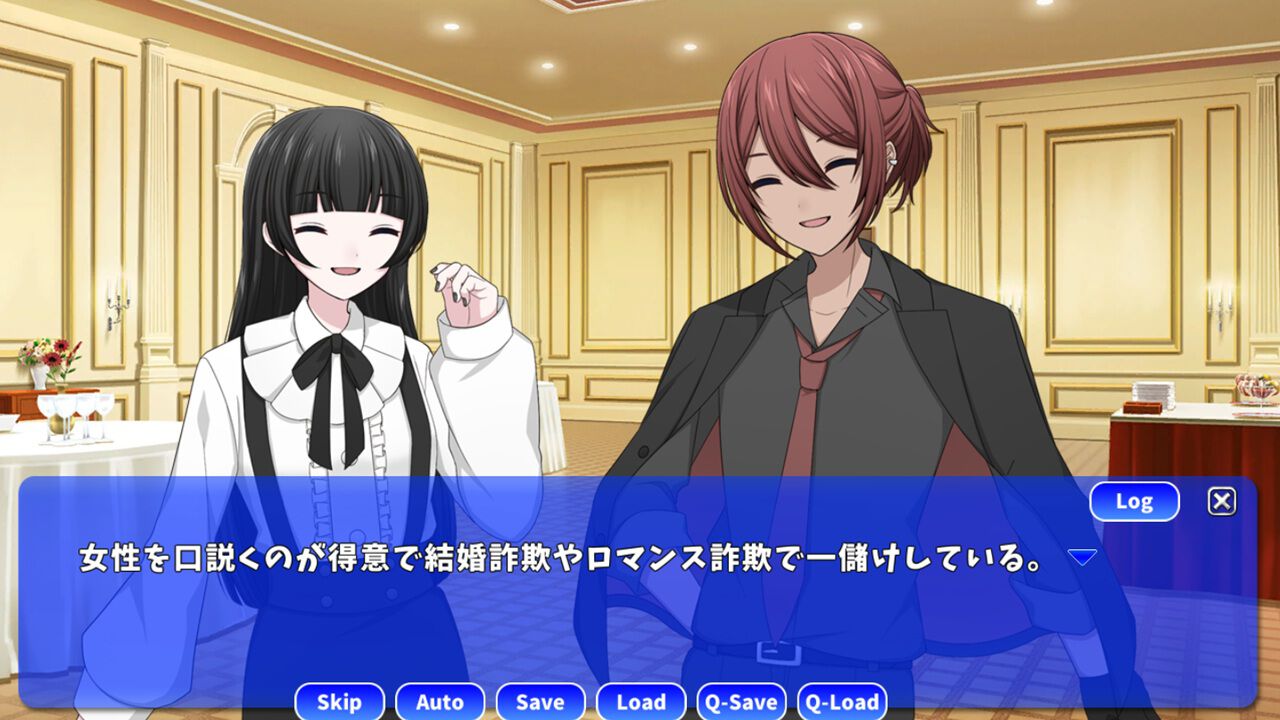
Task: Click the Q-Save button on the bottom bar
Action: tap(743, 702)
